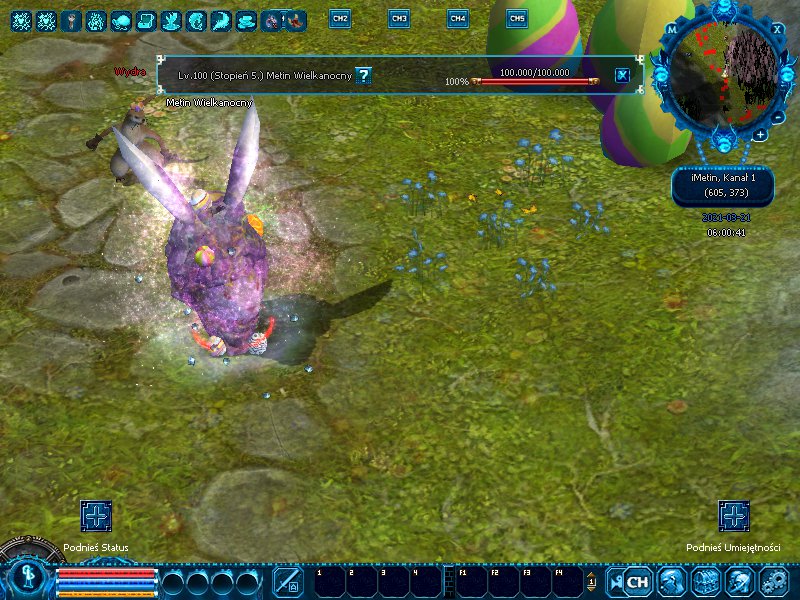Click the Podnieś Umiejętności plus button
Image resolution: width=800 pixels, height=600 pixels.
pos(734,517)
